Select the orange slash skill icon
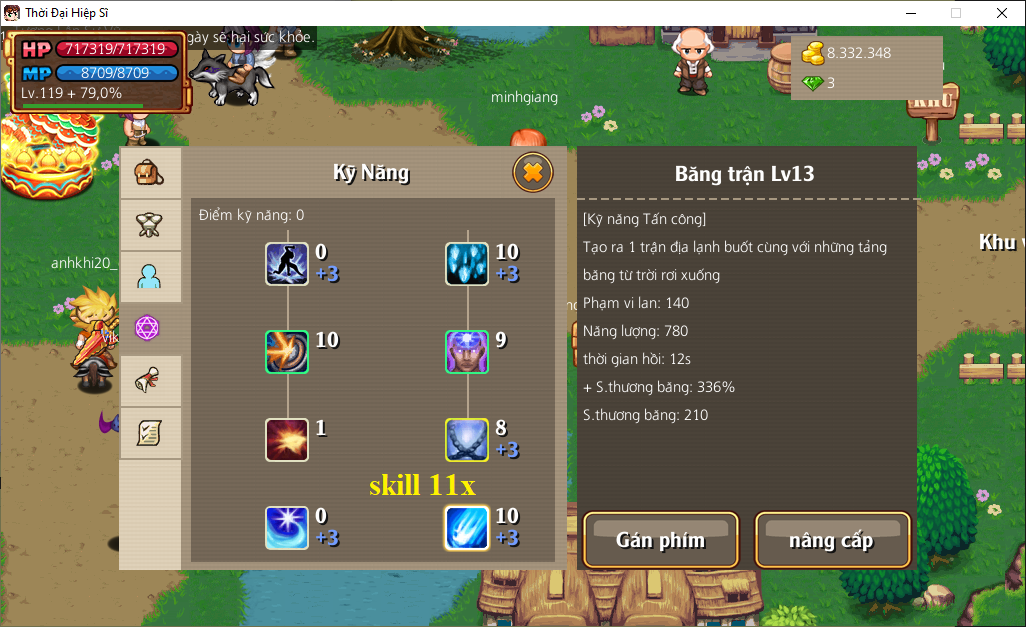Screen dimensions: 1026x627 [x=287, y=352]
